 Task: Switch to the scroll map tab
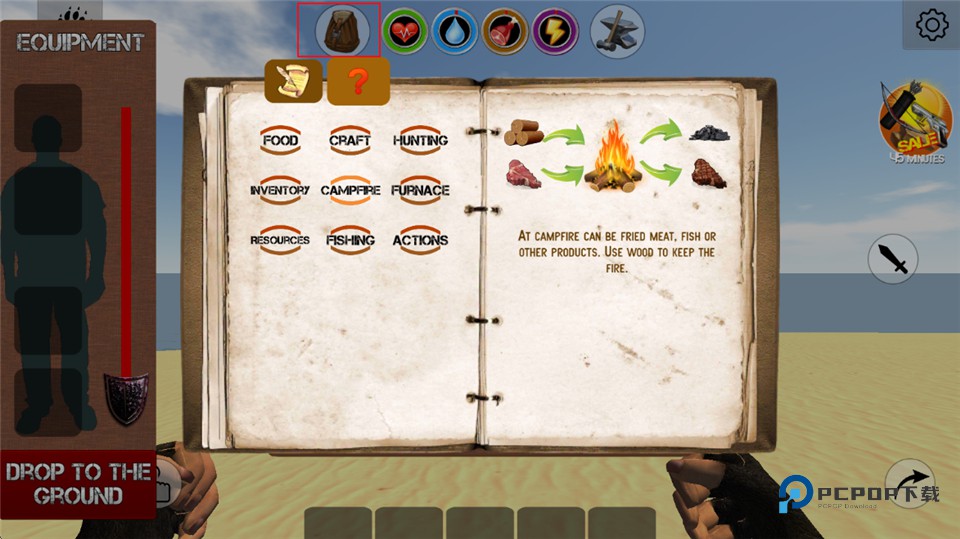[x=293, y=81]
